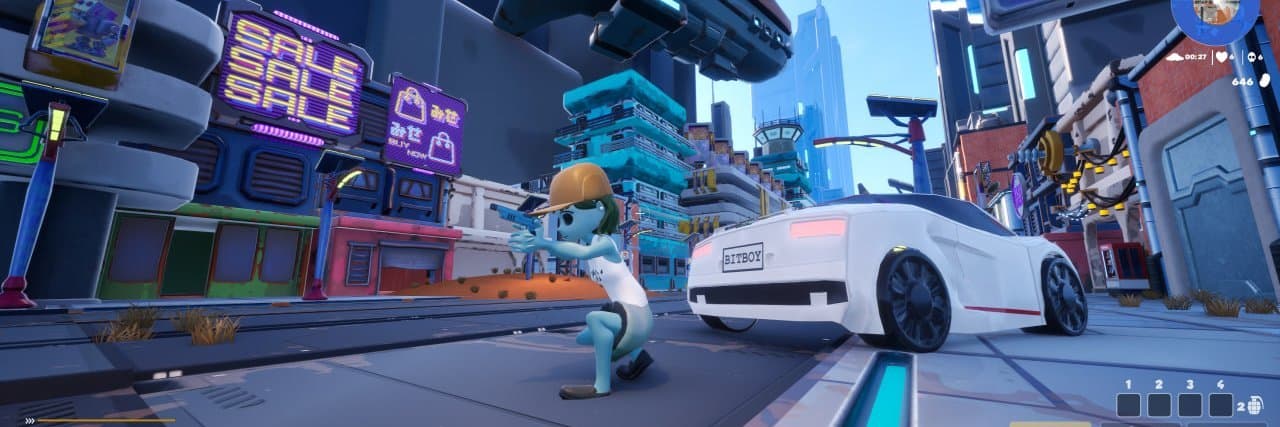
Task: Choose hotbar slot numbered 2
Action: coord(1159,405)
